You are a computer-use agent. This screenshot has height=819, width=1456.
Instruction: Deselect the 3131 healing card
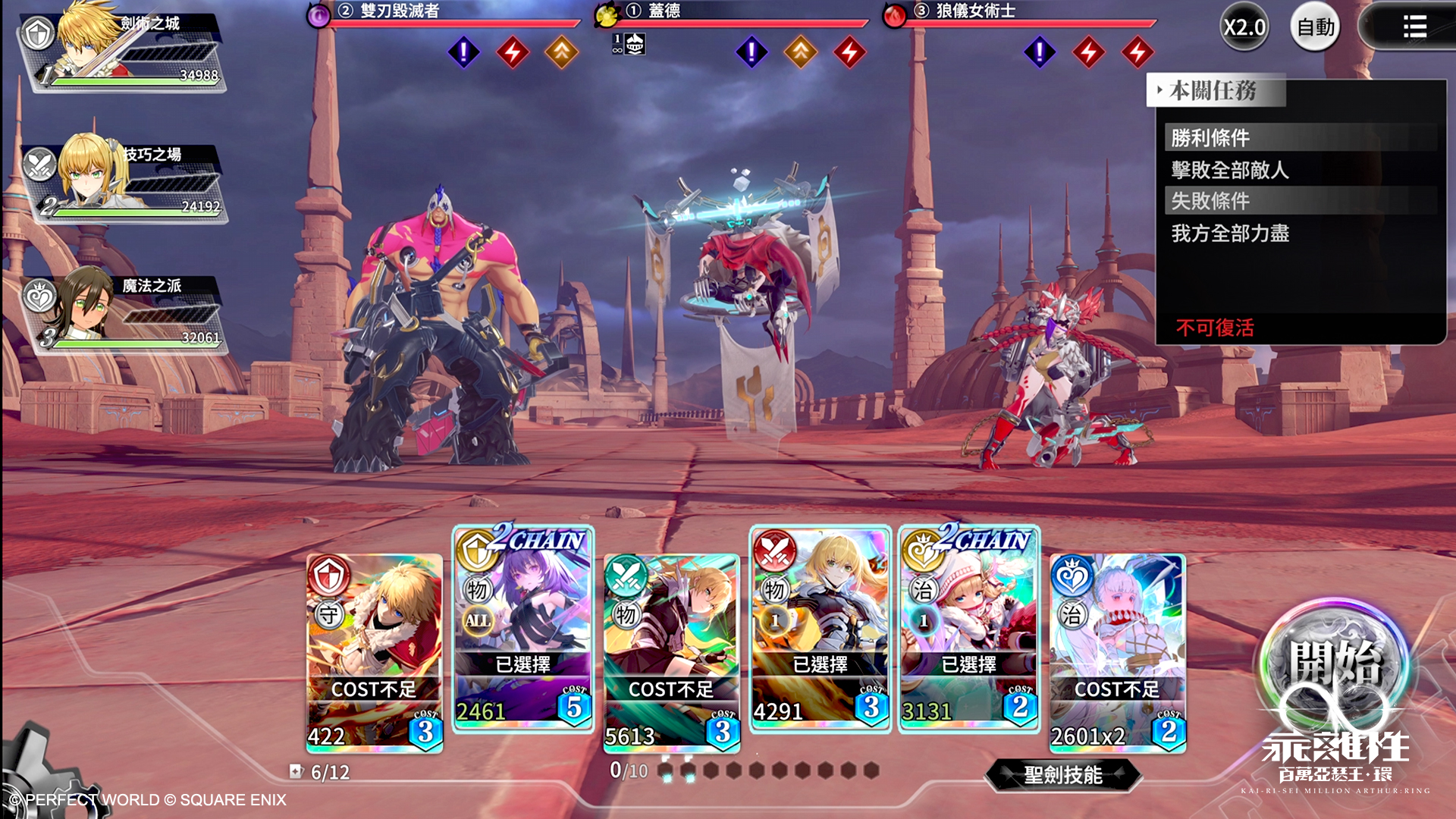[x=968, y=628]
